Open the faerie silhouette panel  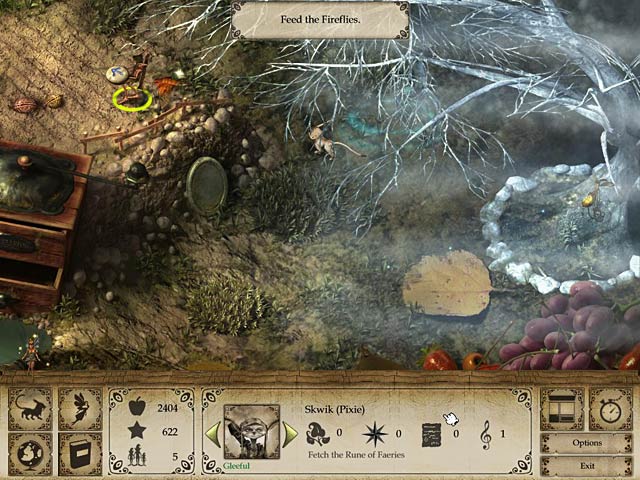coord(80,410)
